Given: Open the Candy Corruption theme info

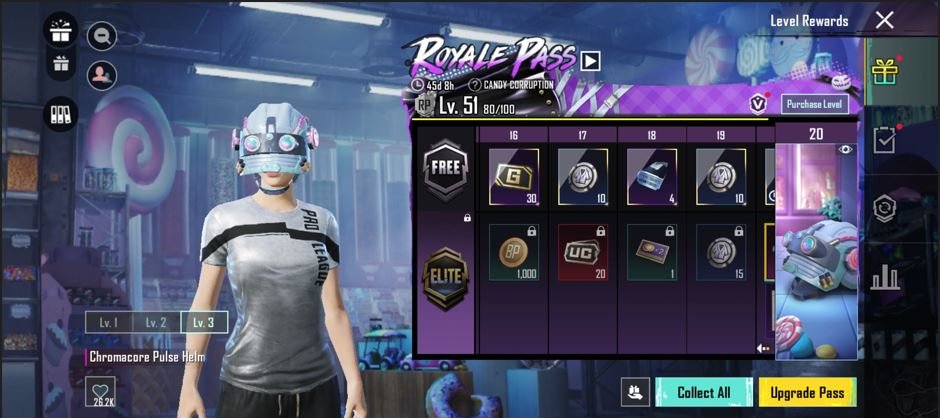Looking at the screenshot, I should [475, 84].
